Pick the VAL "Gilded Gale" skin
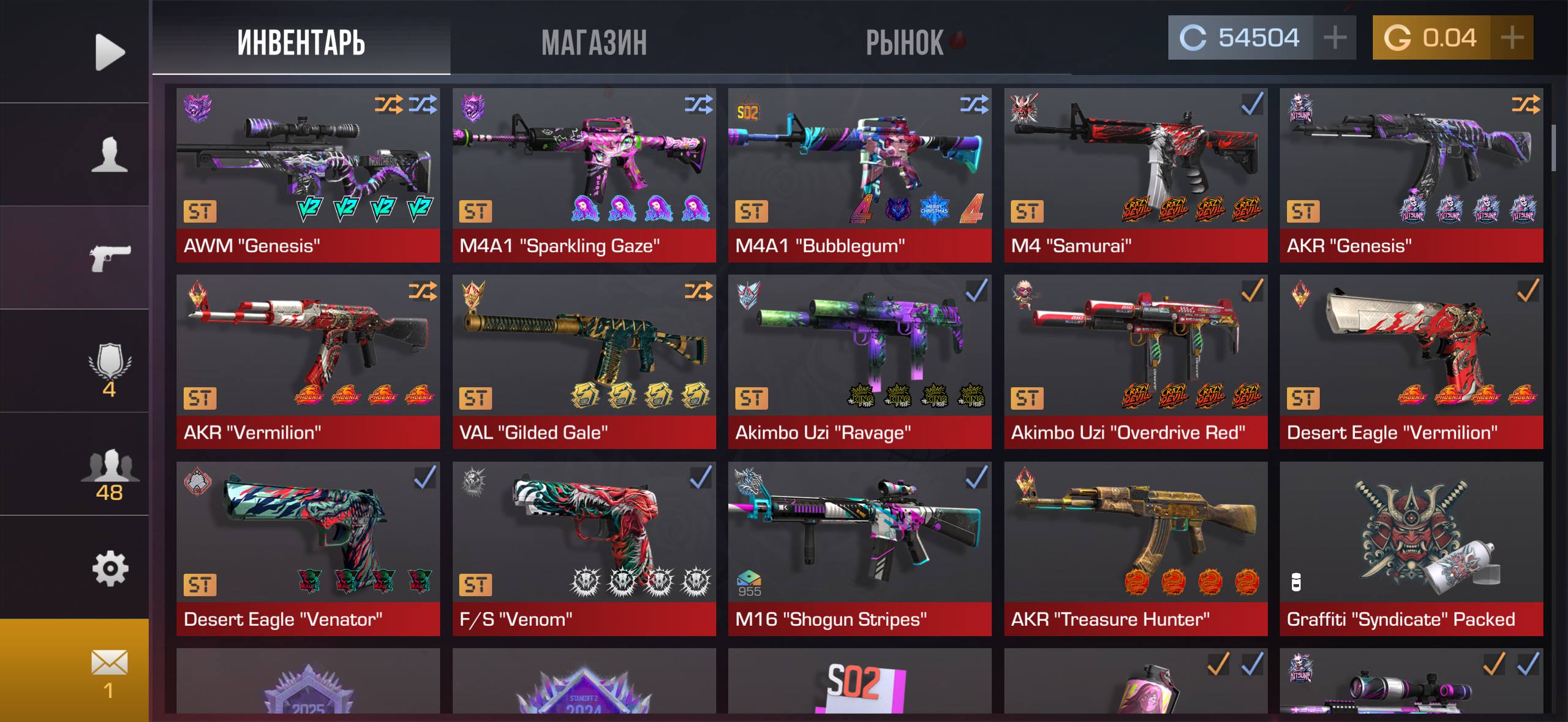This screenshot has width=1568, height=722. pyautogui.click(x=584, y=362)
